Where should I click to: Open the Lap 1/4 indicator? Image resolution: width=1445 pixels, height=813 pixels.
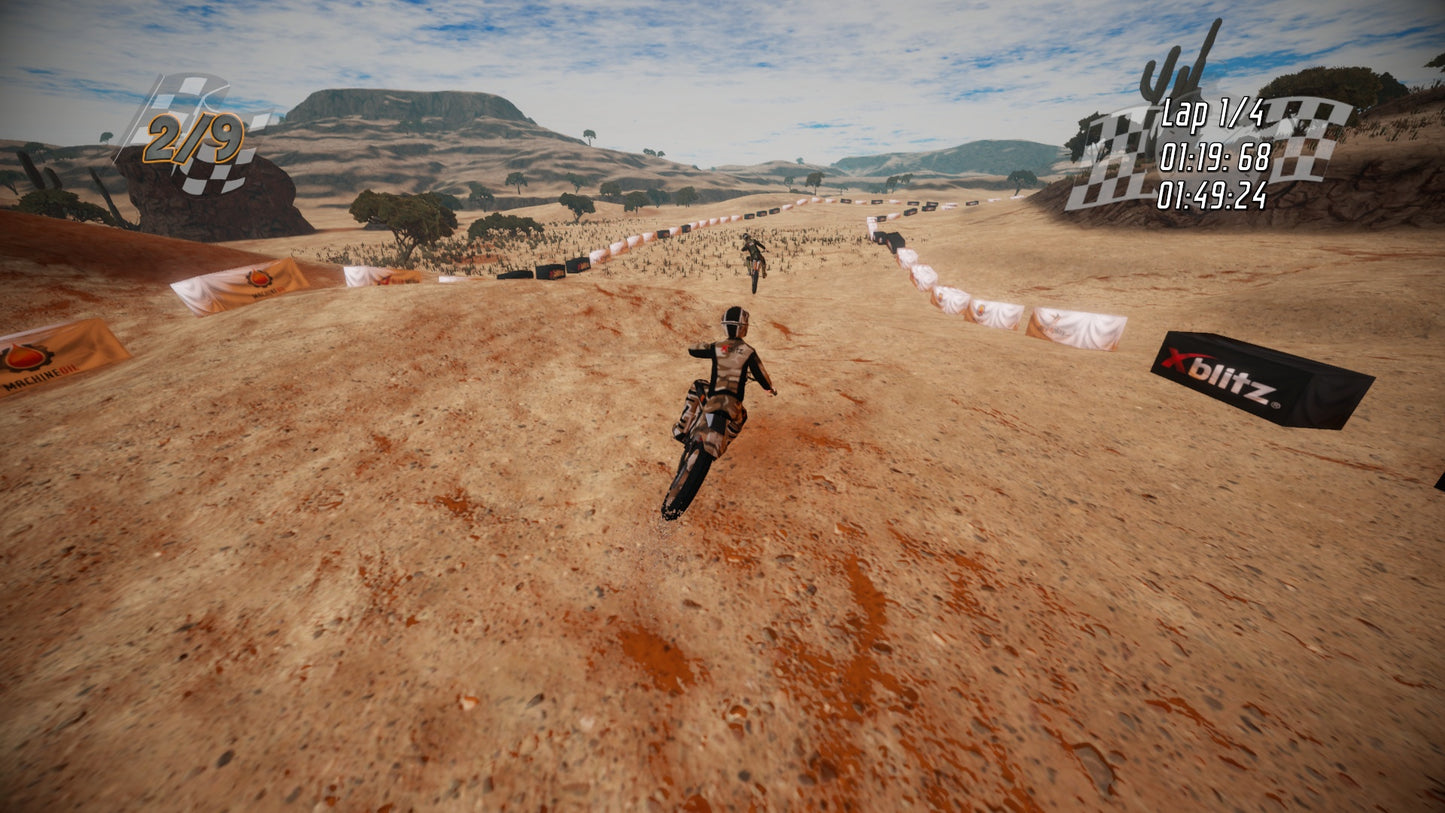click(x=1213, y=113)
